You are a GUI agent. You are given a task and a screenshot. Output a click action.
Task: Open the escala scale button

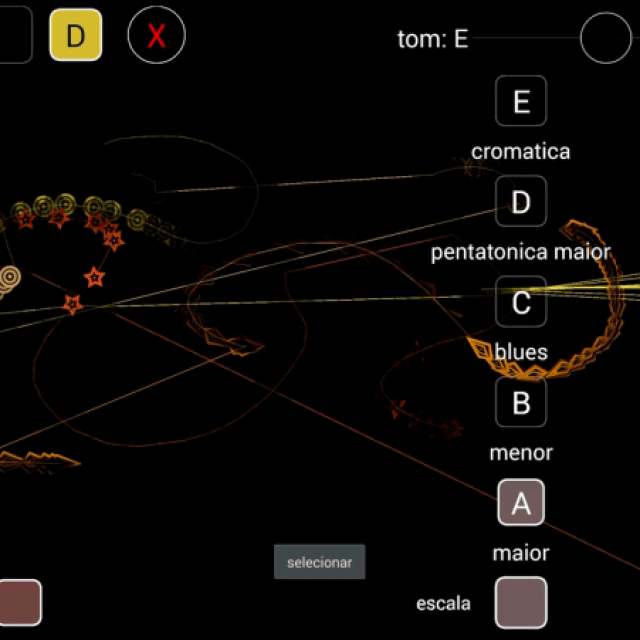point(521,603)
